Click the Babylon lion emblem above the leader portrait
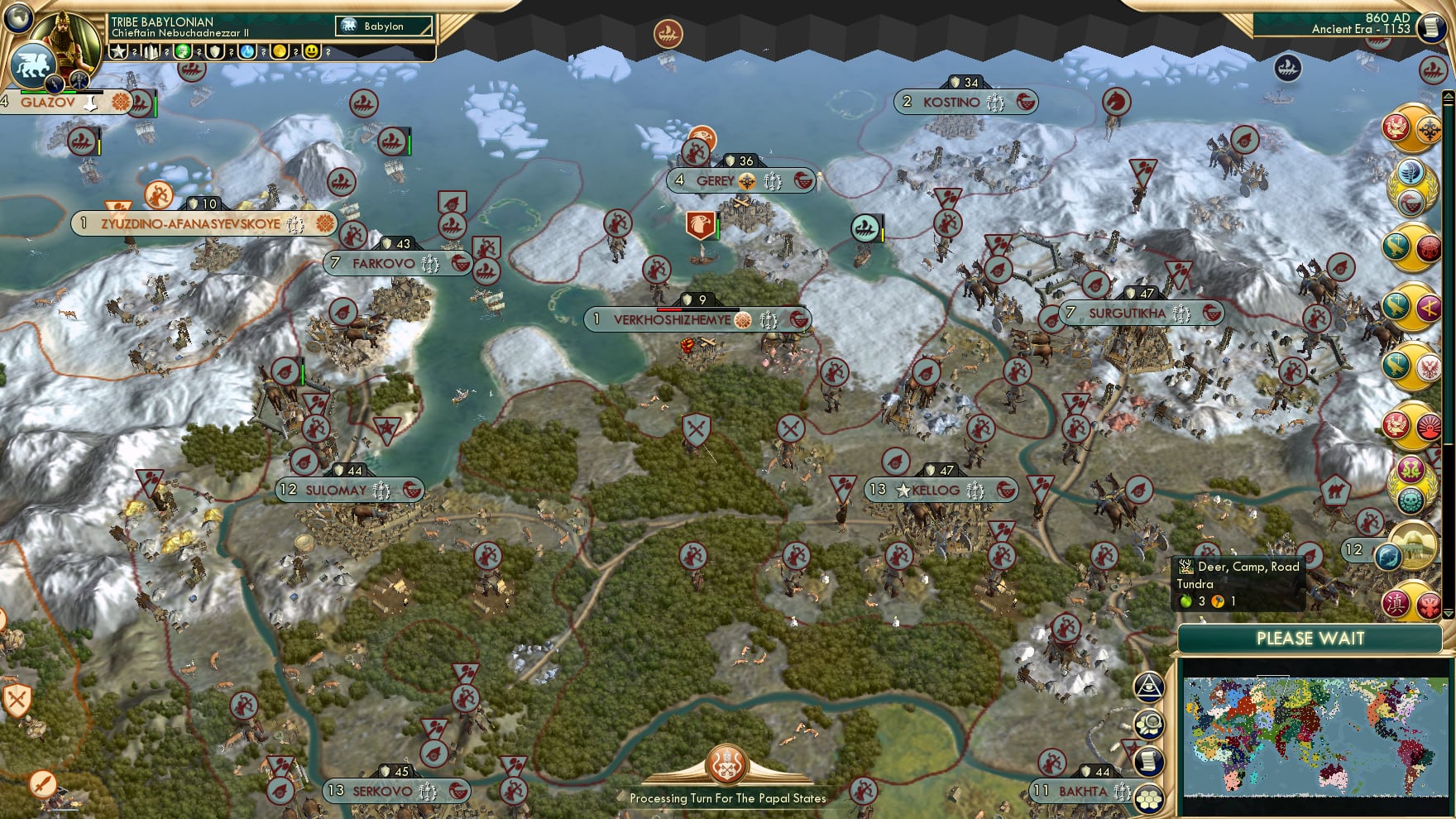This screenshot has height=819, width=1456. pyautogui.click(x=31, y=63)
